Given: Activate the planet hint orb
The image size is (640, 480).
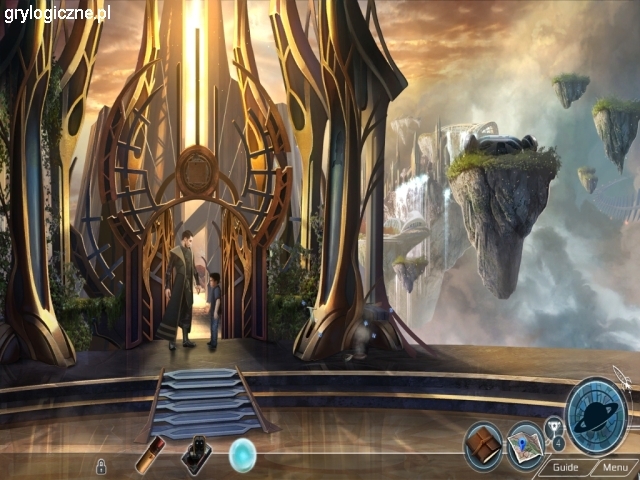Looking at the screenshot, I should pos(596,416).
